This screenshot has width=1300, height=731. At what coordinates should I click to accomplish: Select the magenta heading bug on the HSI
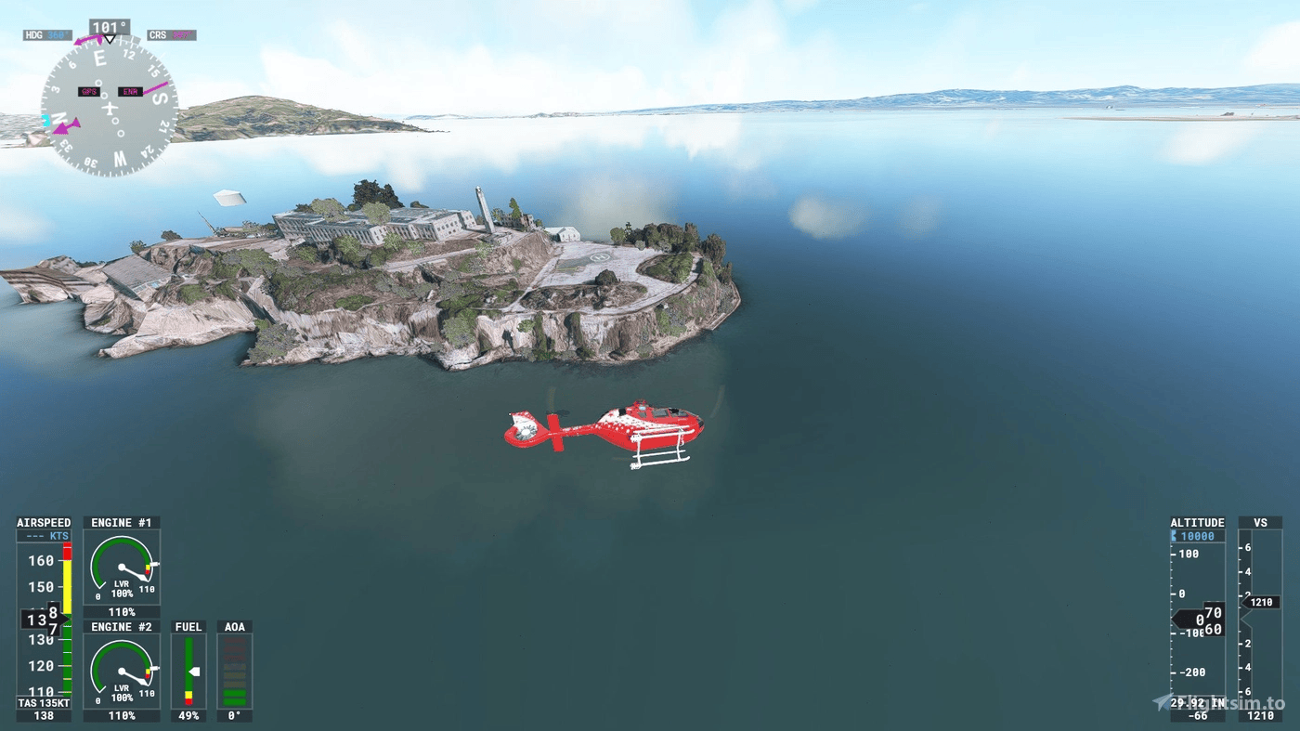coord(89,39)
